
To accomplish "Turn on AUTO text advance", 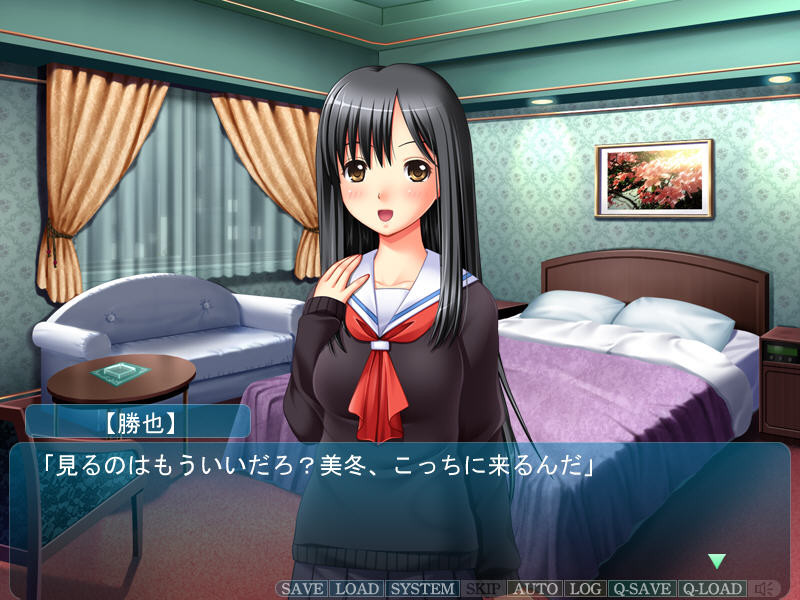I will [536, 589].
